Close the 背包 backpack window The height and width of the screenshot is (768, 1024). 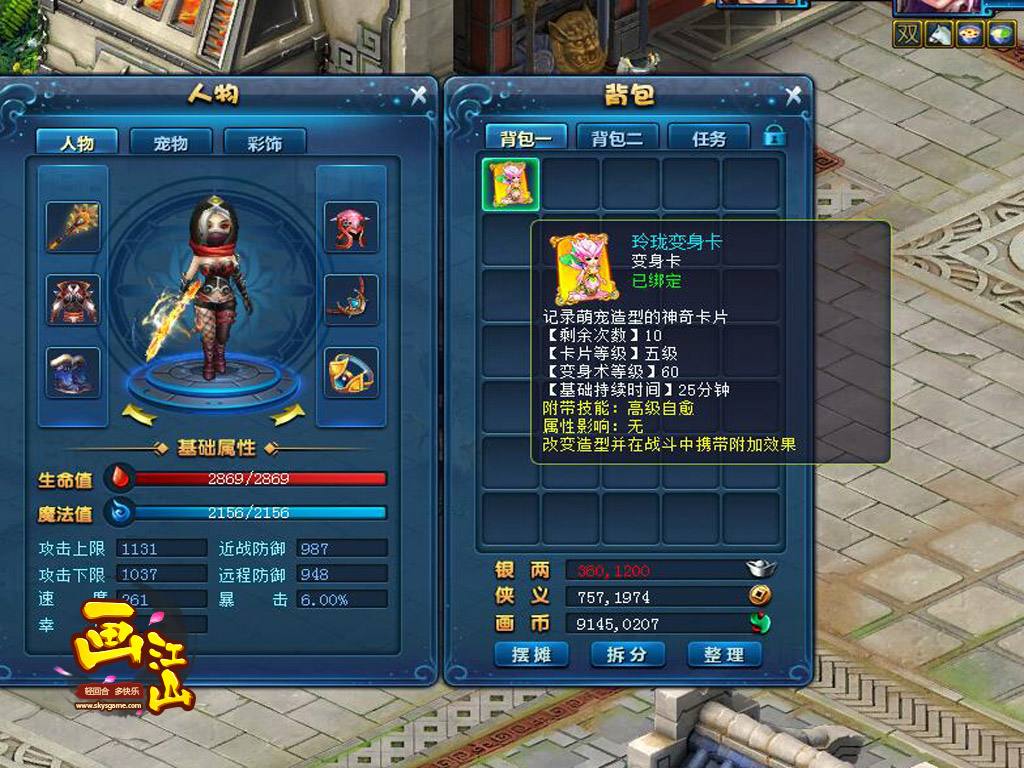click(x=794, y=95)
